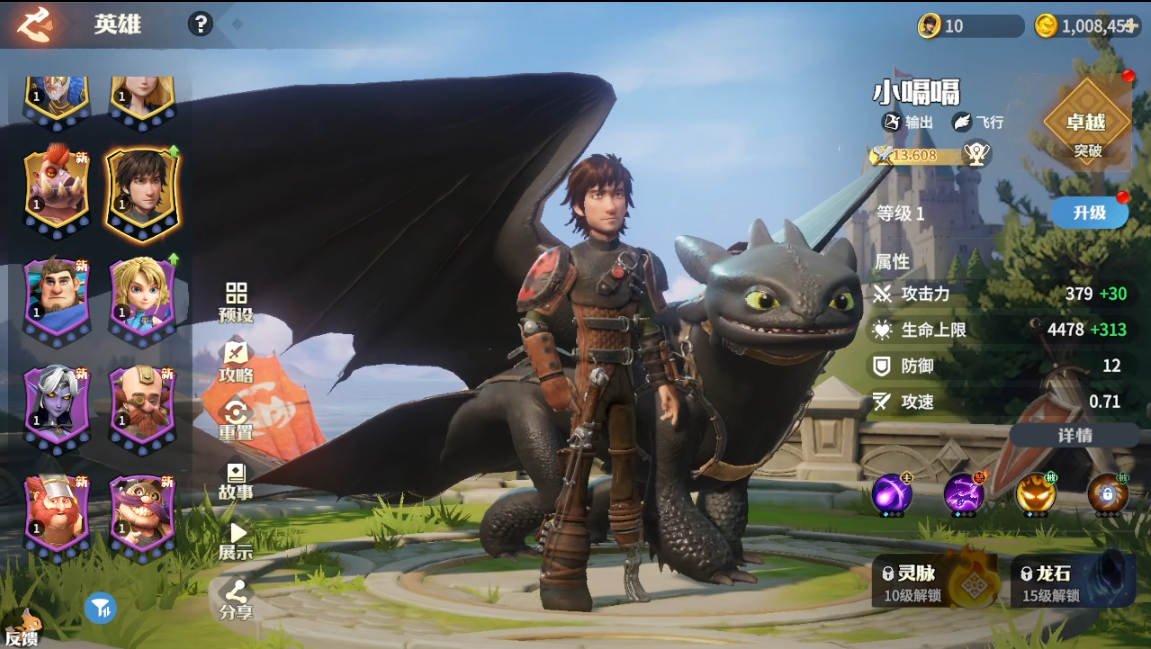Open the 预设 preset menu
Image resolution: width=1151 pixels, height=649 pixels.
point(237,302)
